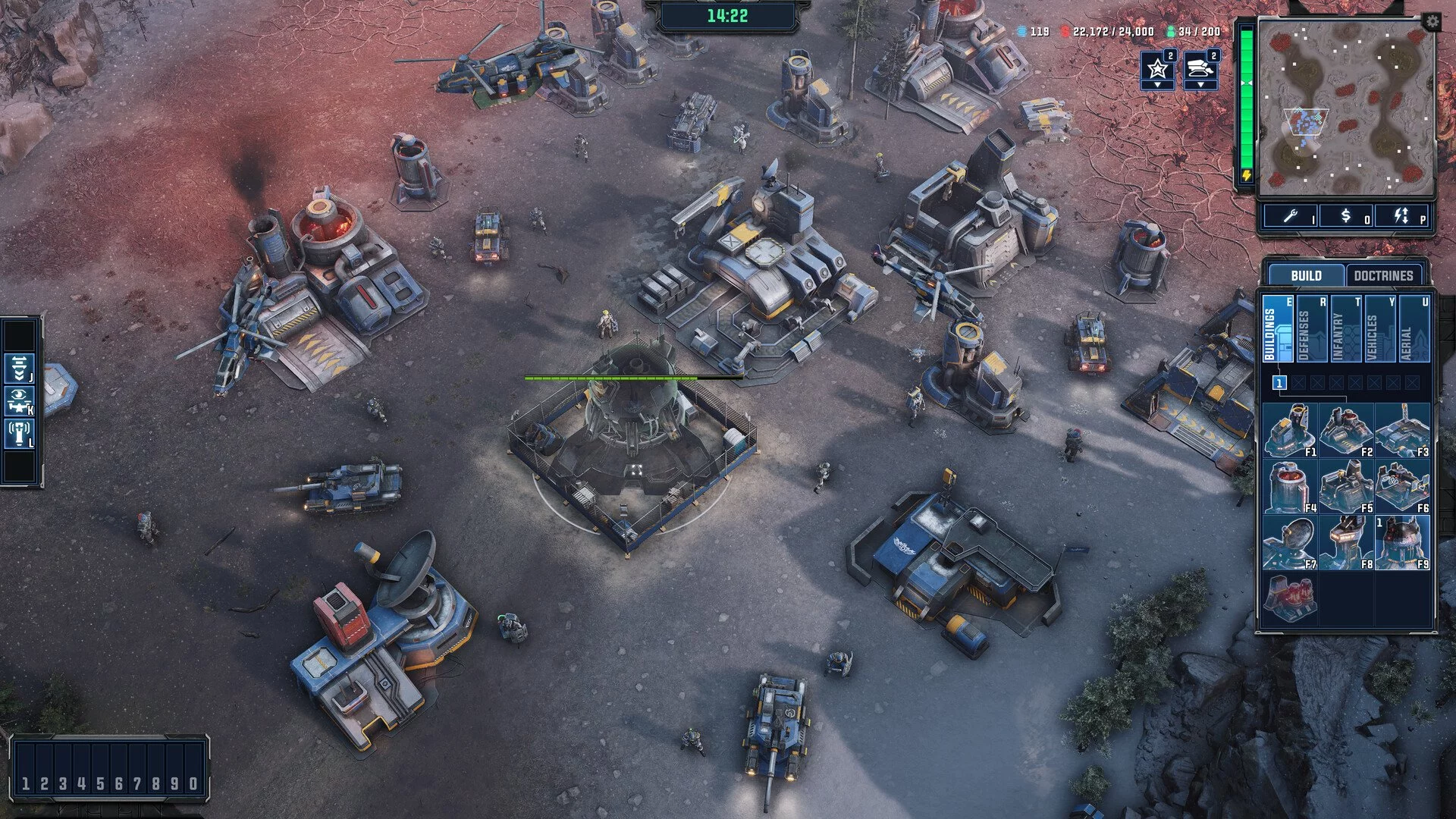Image resolution: width=1456 pixels, height=819 pixels.
Task: Choose the F4 reactor silo building
Action: [x=1289, y=486]
